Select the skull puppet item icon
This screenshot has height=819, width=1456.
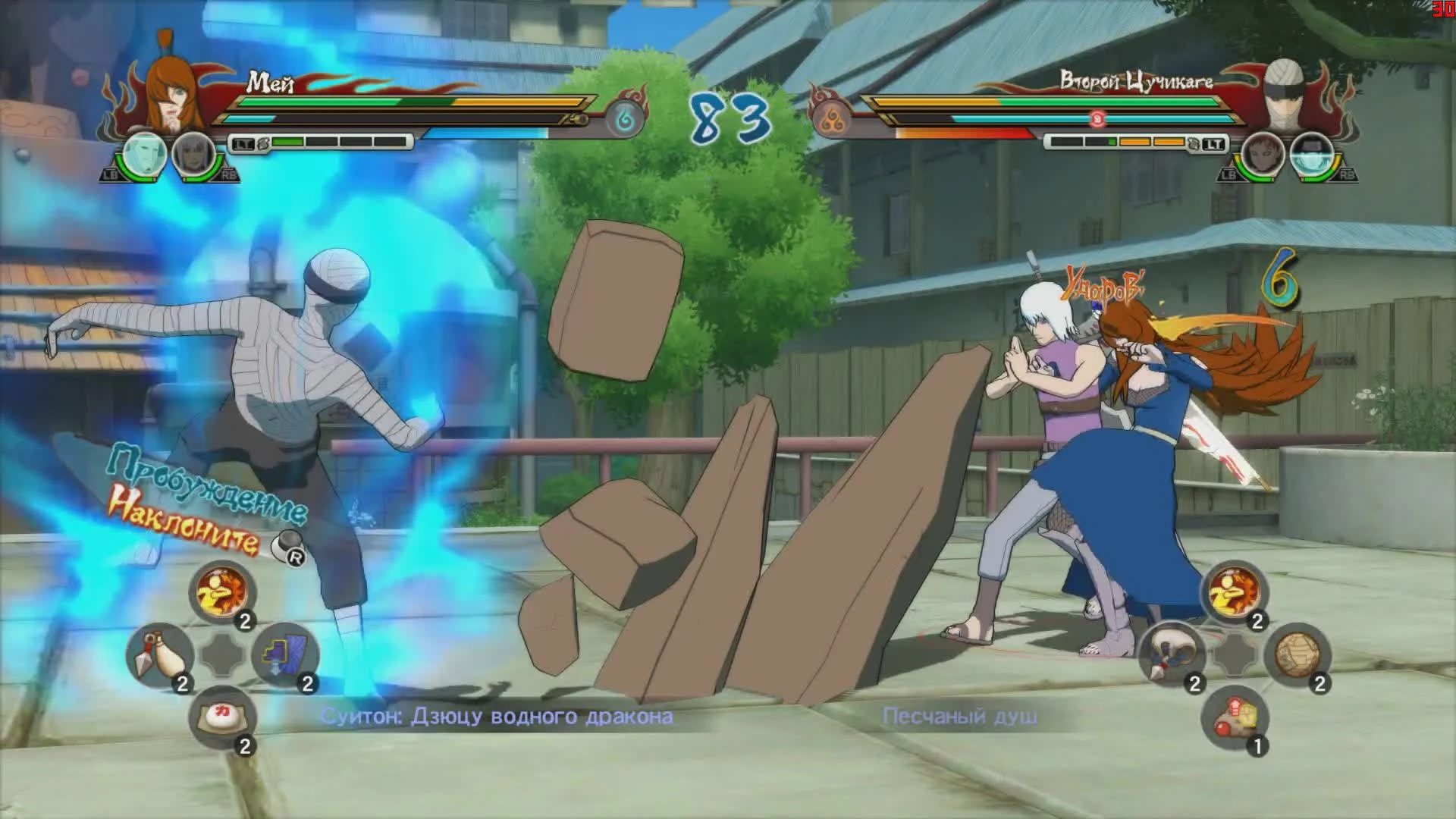point(1170,648)
